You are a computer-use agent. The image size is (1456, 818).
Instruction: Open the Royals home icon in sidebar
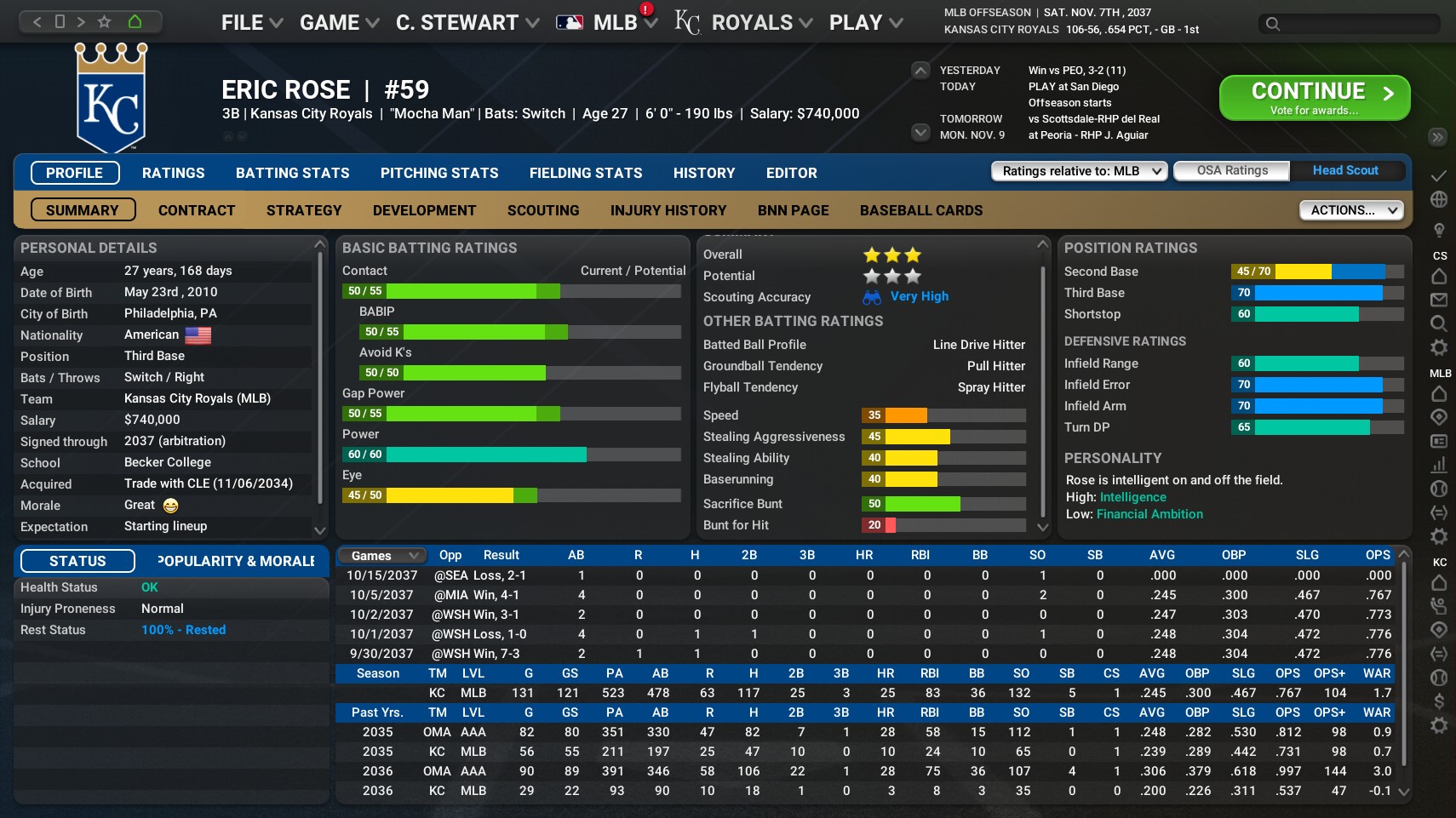coord(1437,583)
